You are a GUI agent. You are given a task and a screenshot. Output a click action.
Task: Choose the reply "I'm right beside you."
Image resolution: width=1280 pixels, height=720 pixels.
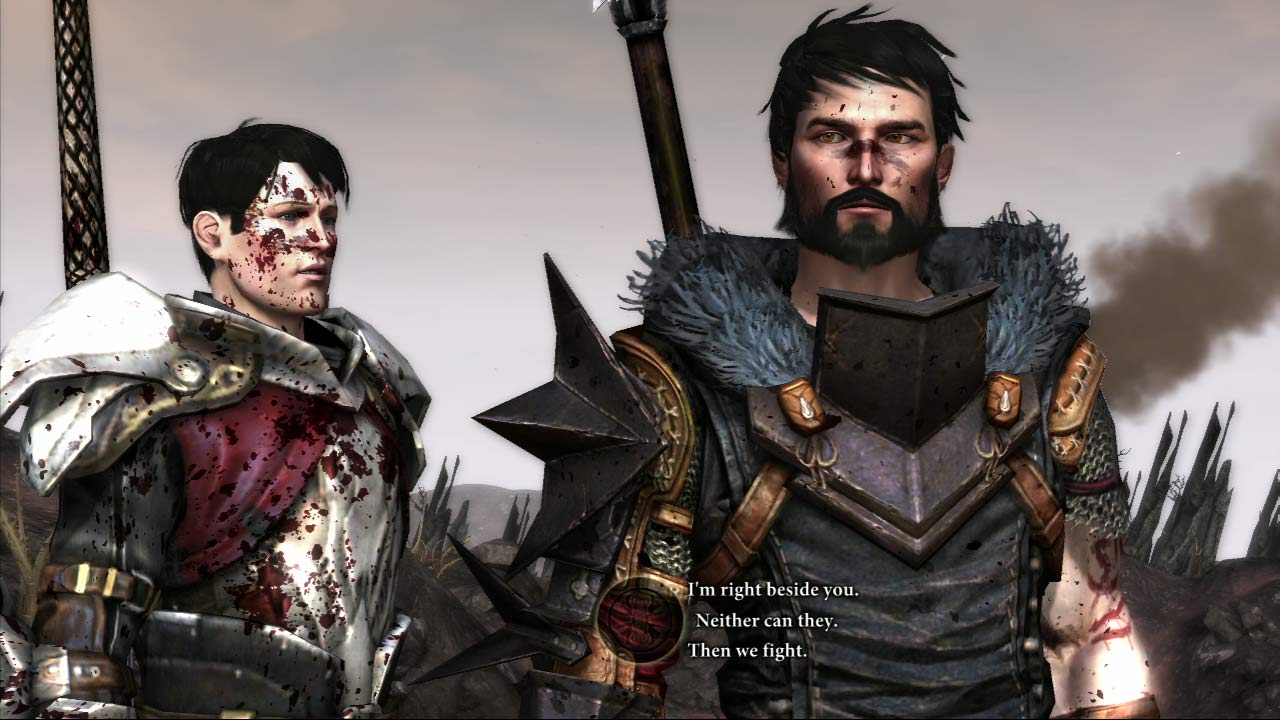[773, 590]
